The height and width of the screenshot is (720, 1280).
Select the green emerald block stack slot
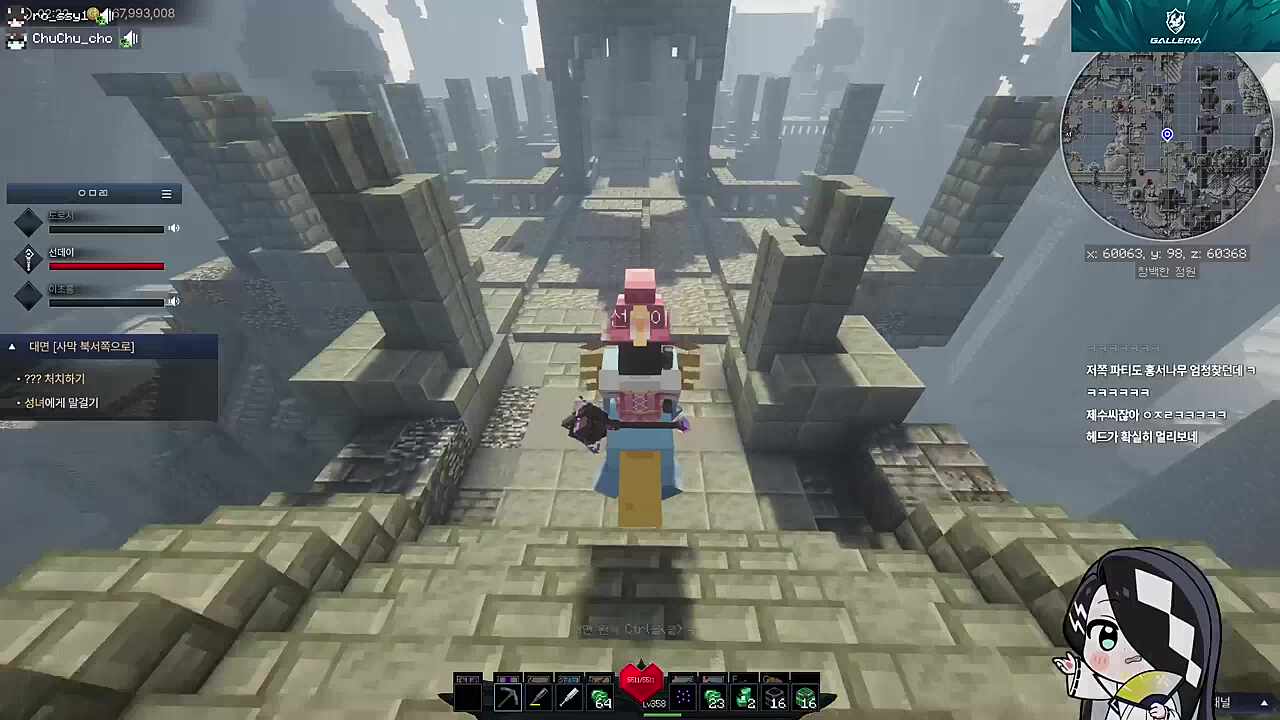tap(805, 697)
